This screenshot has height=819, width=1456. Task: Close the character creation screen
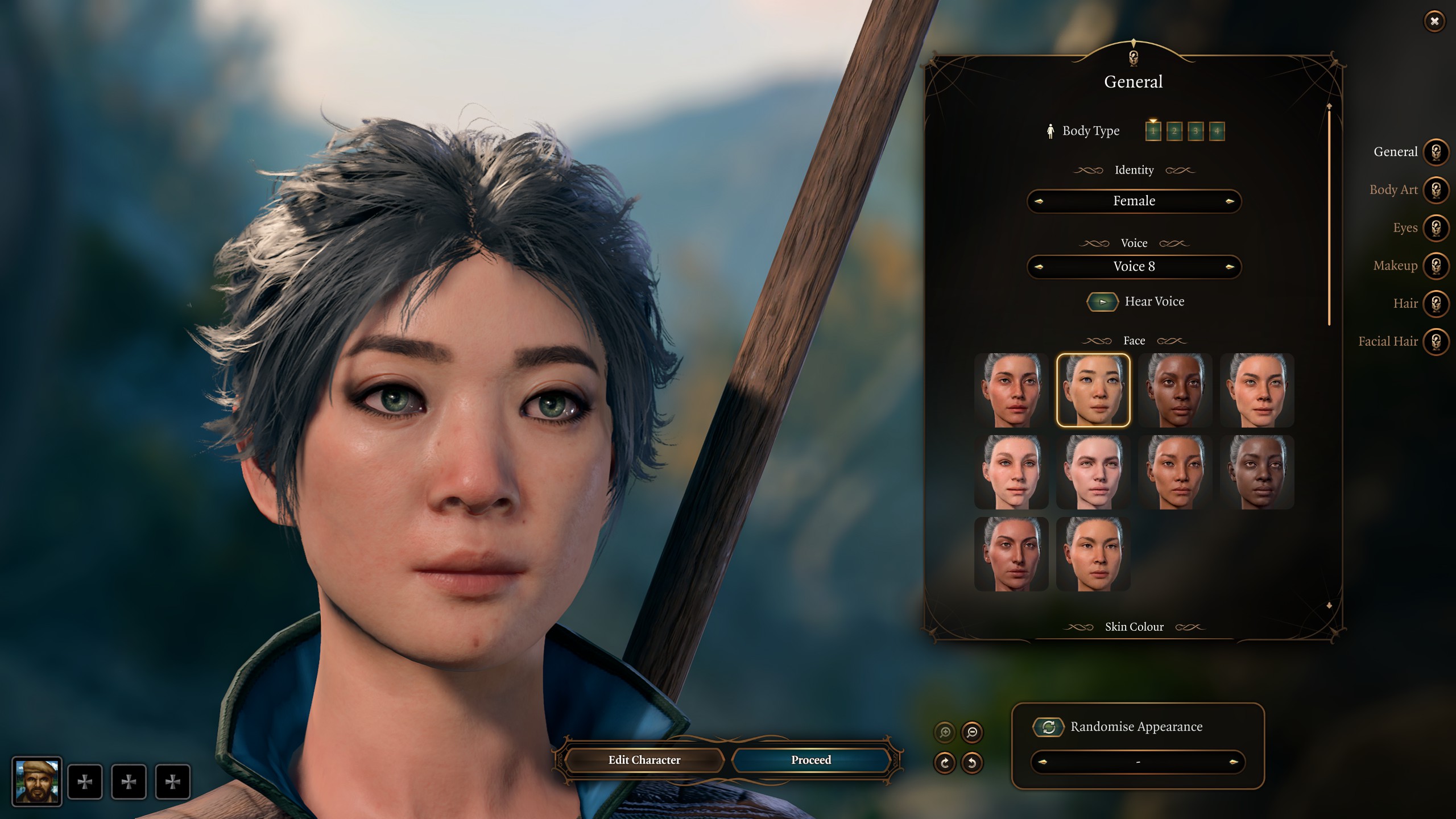[x=1434, y=22]
